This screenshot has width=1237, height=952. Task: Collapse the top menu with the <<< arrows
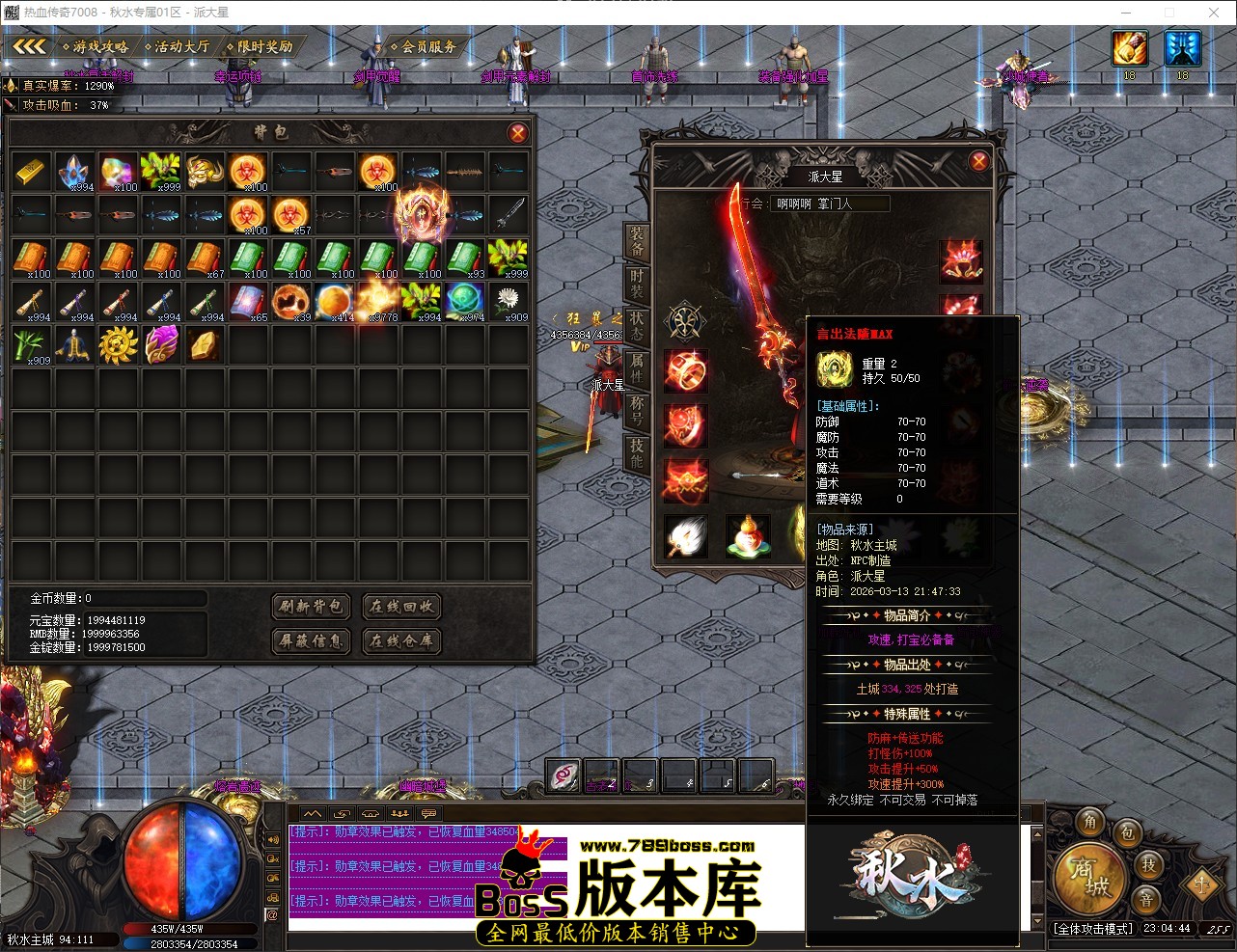tap(29, 45)
